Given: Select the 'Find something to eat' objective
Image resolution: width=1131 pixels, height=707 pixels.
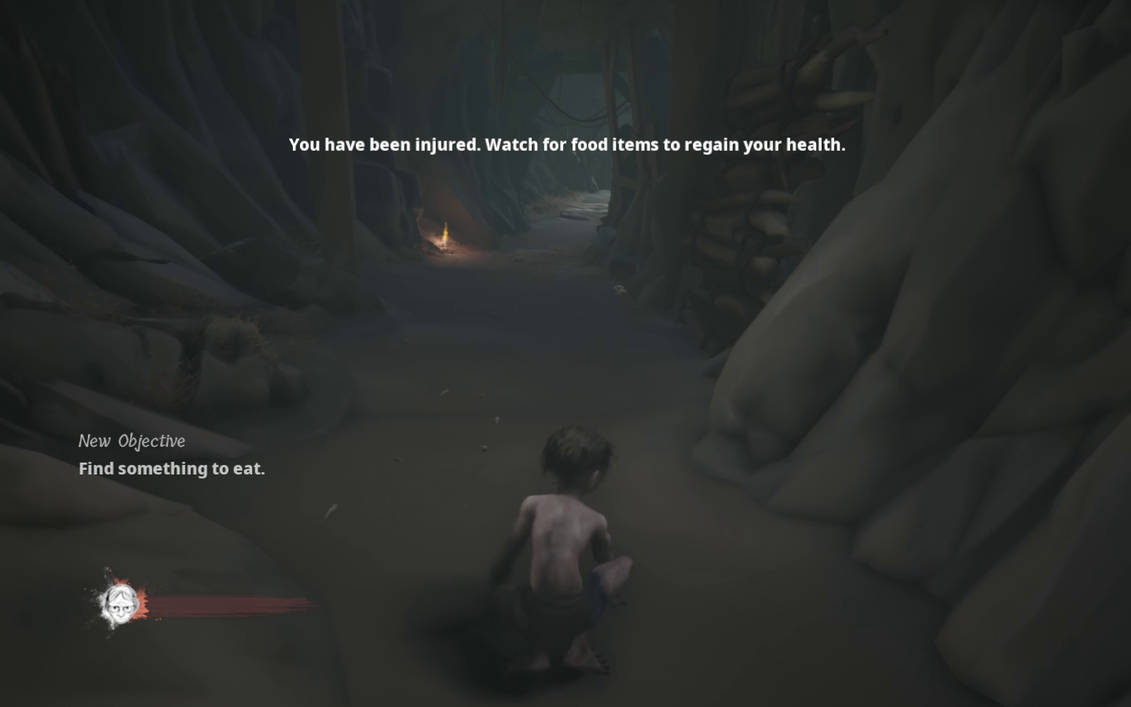Looking at the screenshot, I should point(172,469).
